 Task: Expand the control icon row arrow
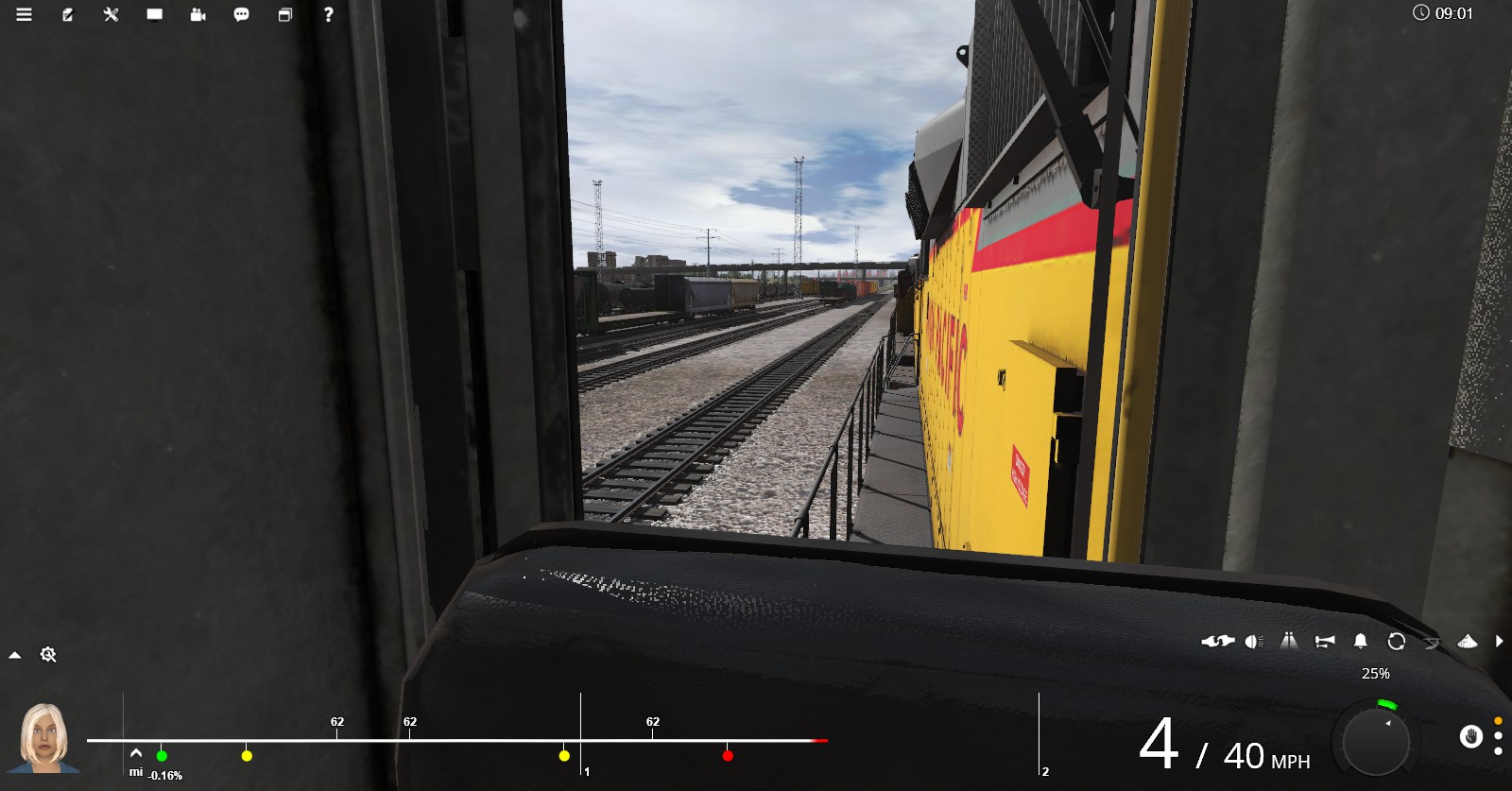[1500, 642]
